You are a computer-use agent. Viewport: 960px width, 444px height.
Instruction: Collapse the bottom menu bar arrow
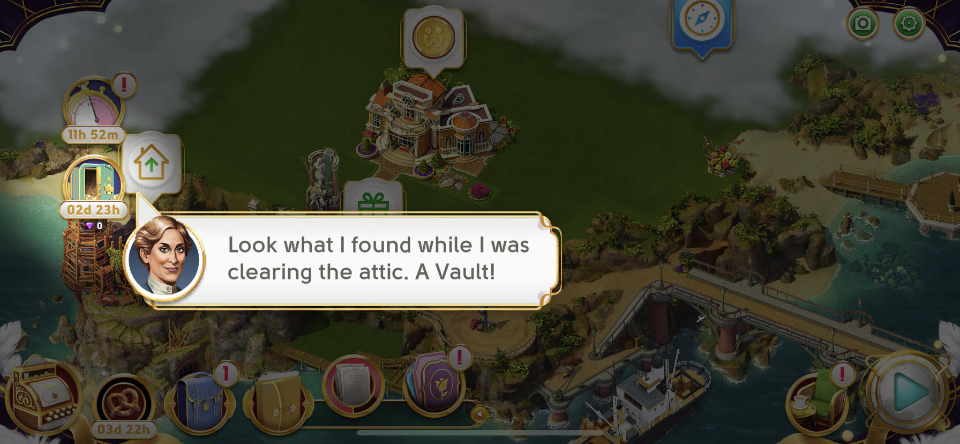(x=479, y=413)
